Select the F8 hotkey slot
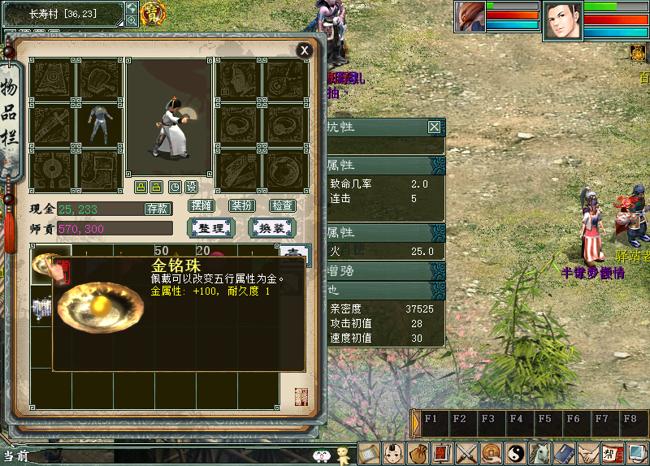This screenshot has height=466, width=650. click(630, 420)
